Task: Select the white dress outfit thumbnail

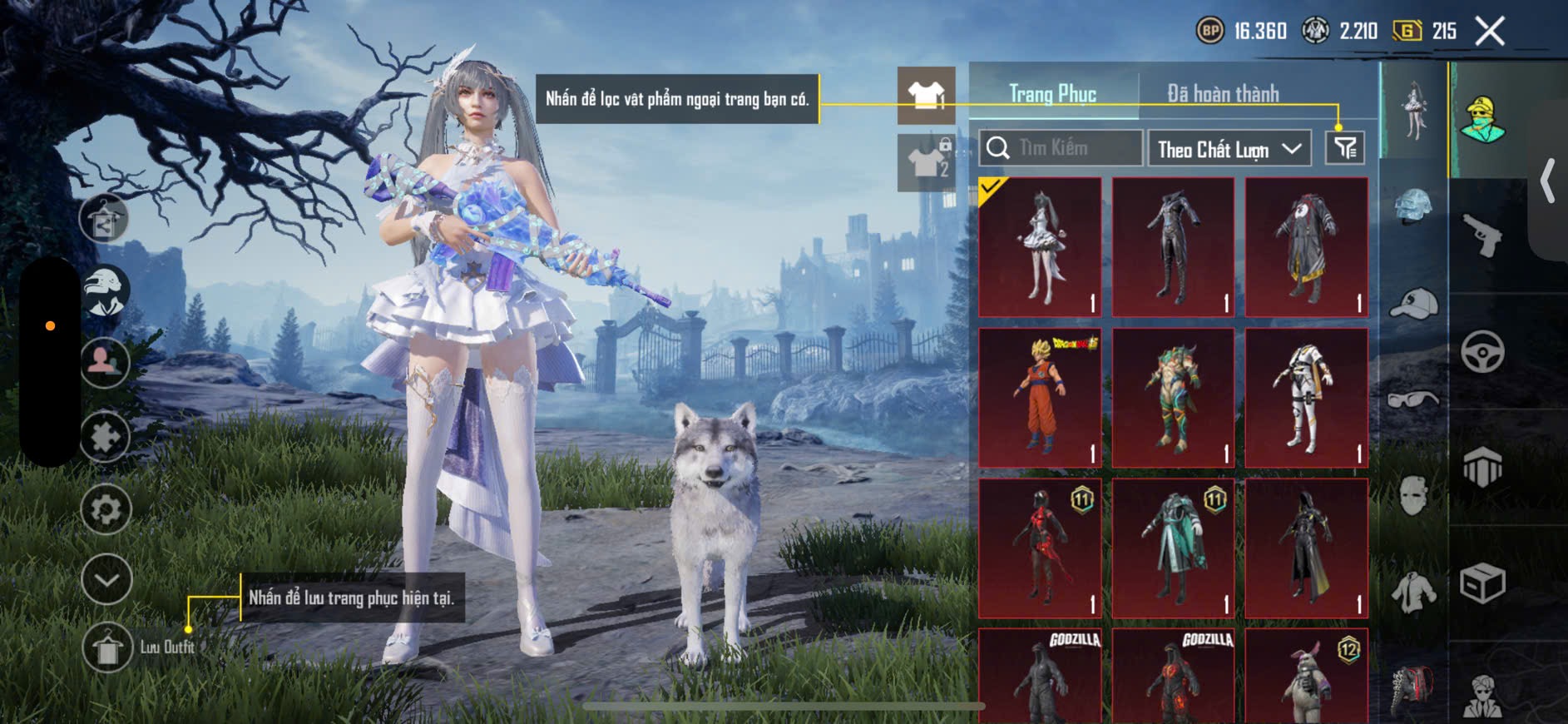Action: [1040, 247]
